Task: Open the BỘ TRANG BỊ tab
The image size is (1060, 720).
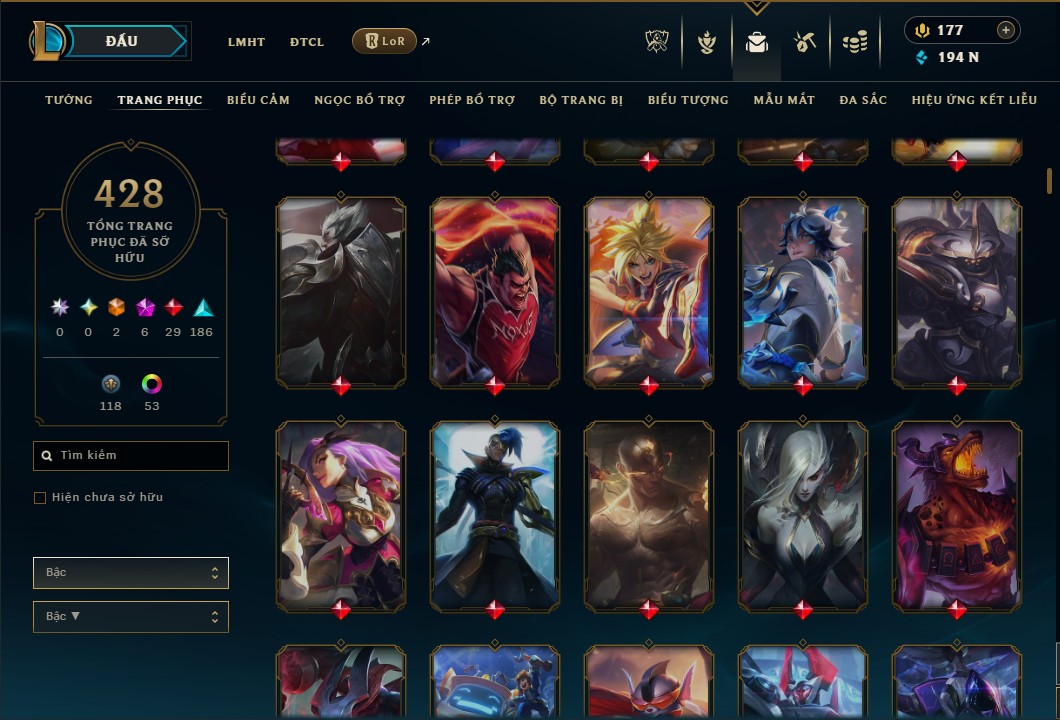Action: point(581,100)
